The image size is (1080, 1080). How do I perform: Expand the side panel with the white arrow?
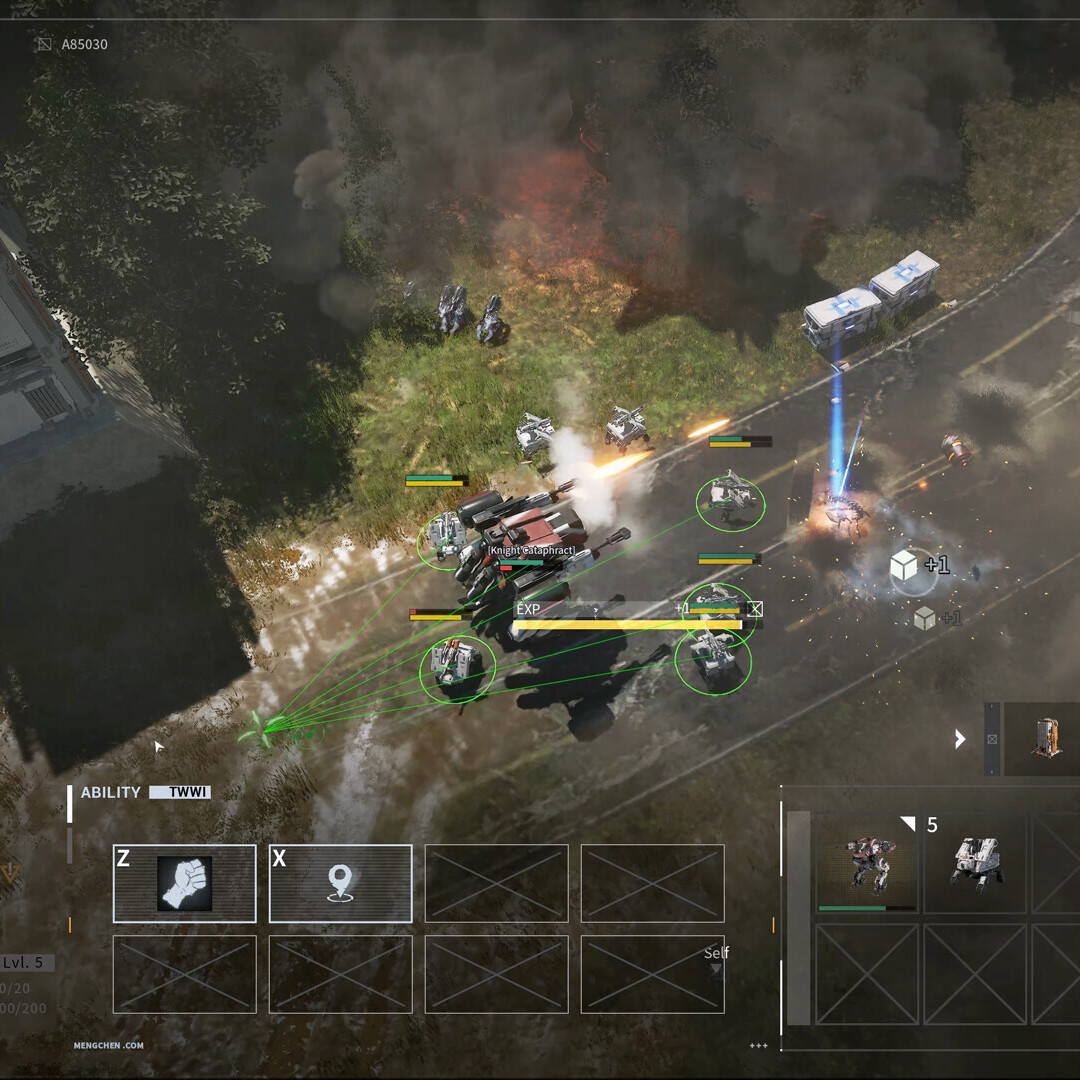[x=960, y=739]
